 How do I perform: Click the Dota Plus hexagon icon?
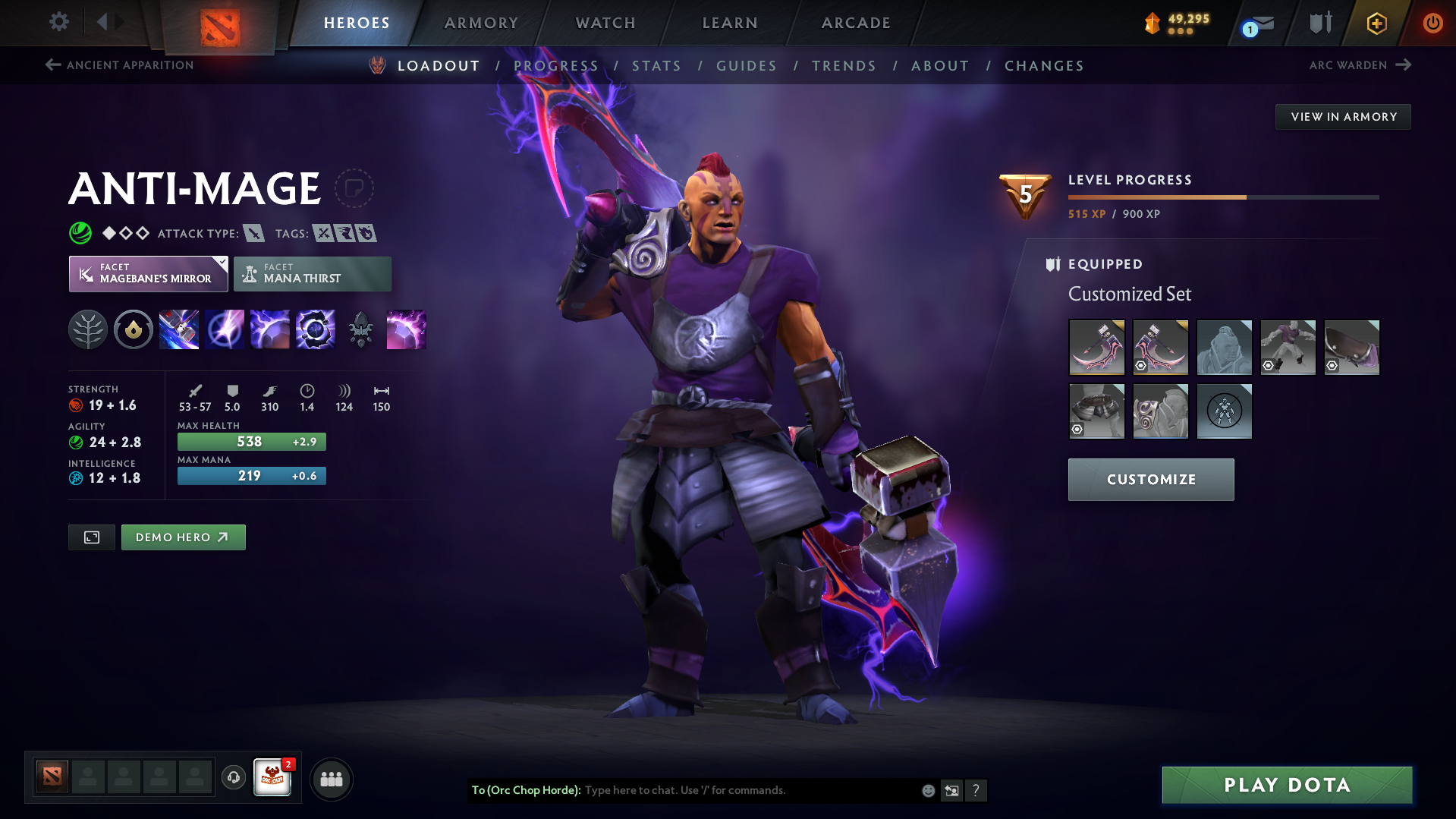[x=1376, y=23]
